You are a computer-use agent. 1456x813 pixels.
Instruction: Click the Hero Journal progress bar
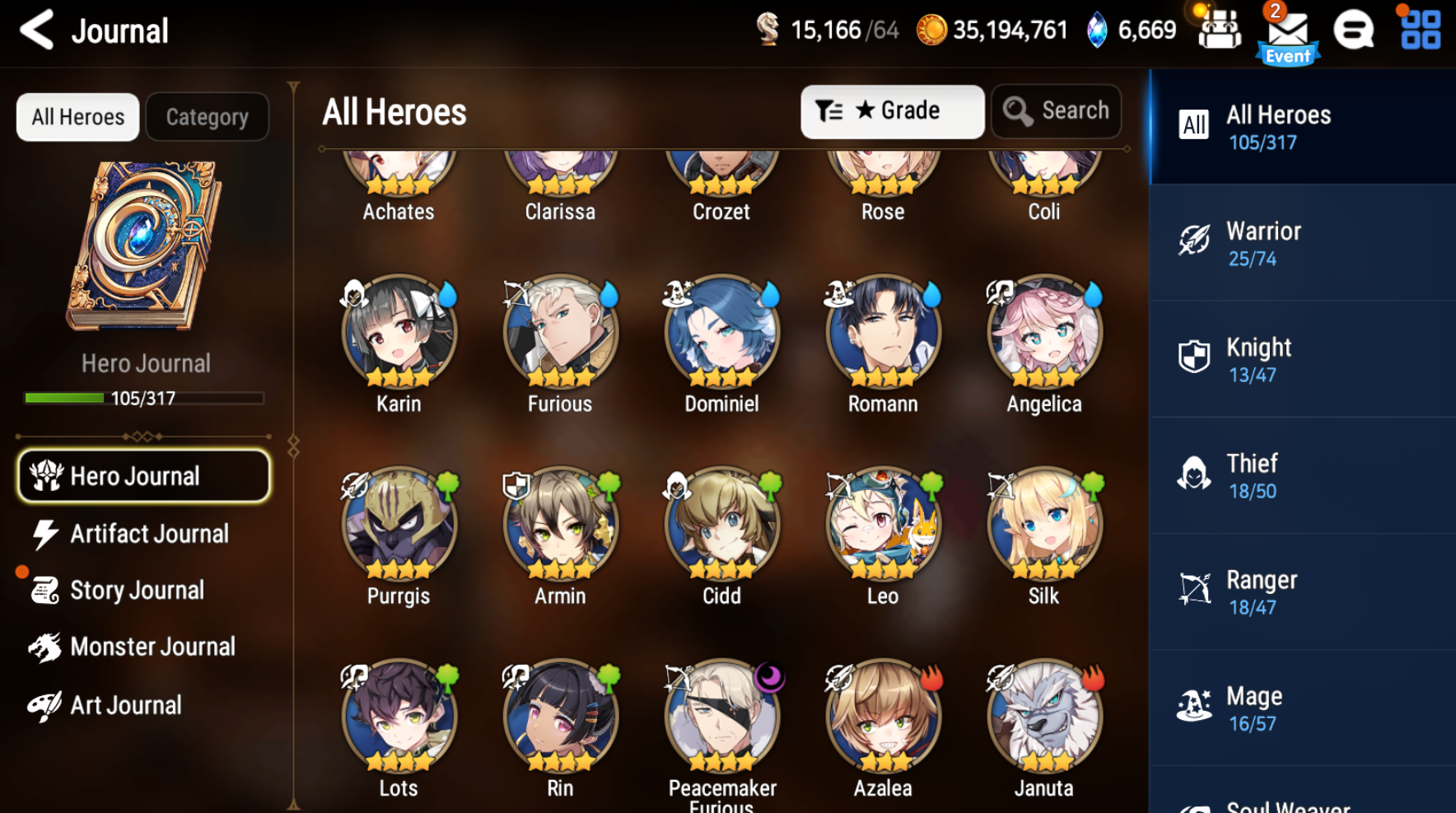coord(143,399)
